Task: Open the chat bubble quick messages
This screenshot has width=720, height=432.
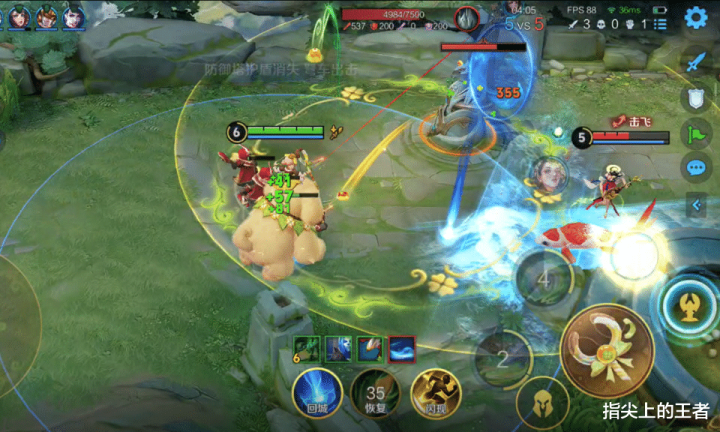Action: pyautogui.click(x=695, y=167)
